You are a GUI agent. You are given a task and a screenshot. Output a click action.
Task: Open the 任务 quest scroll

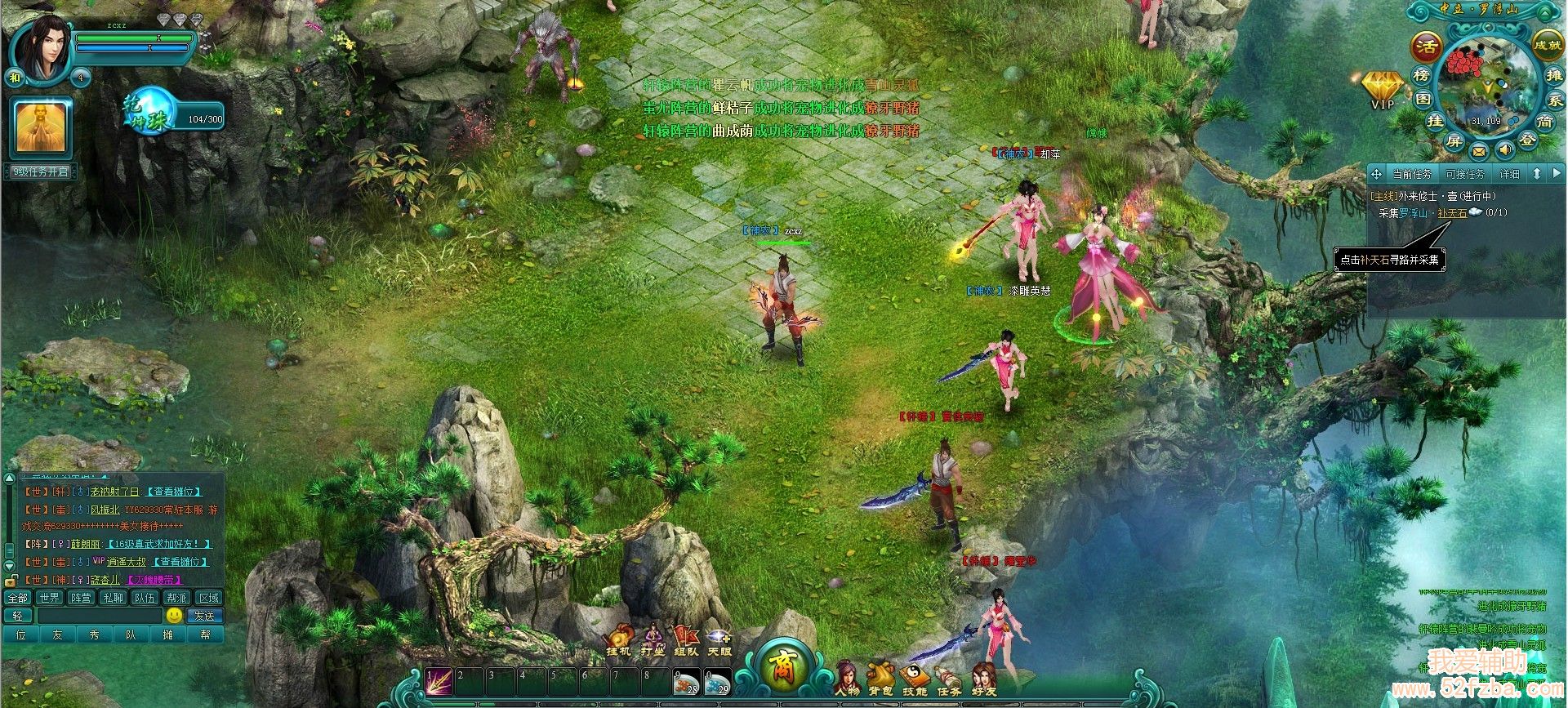949,679
